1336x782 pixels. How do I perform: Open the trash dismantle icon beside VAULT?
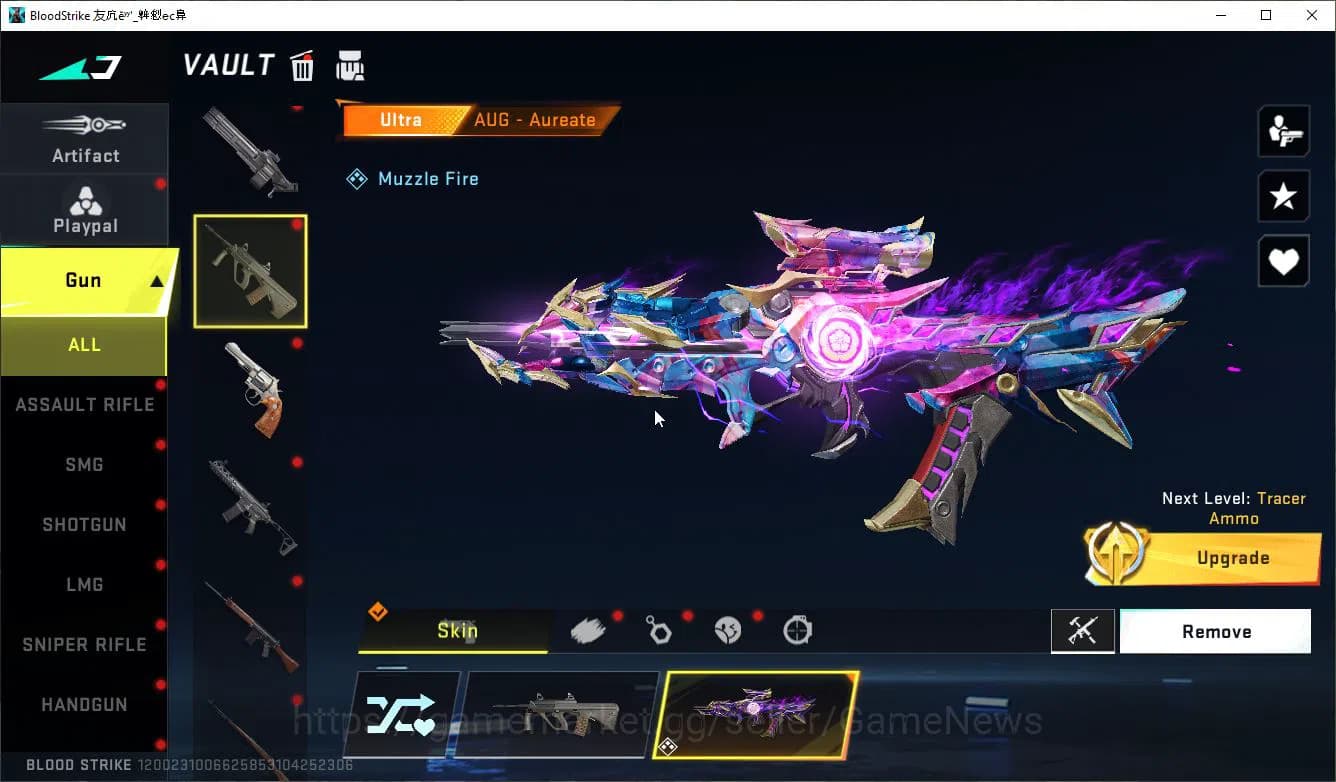[302, 65]
